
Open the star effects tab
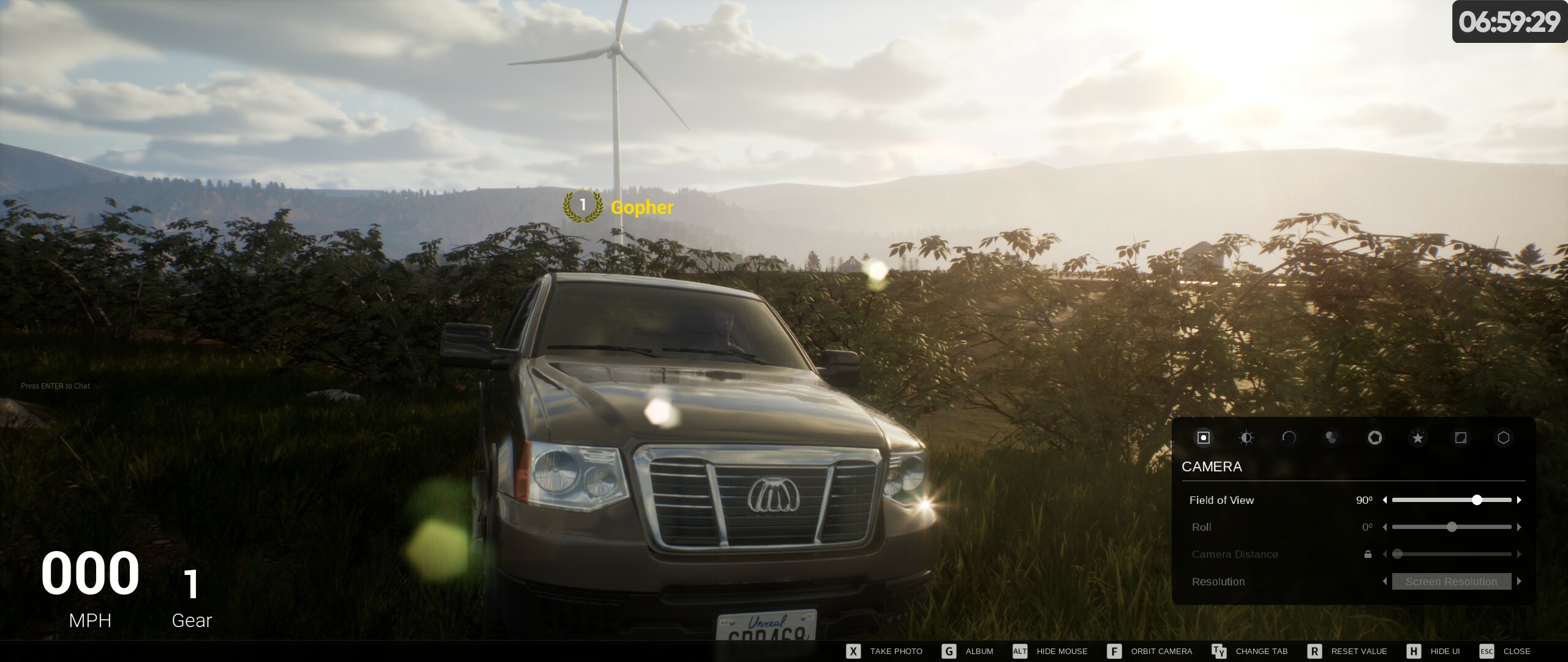pyautogui.click(x=1417, y=438)
